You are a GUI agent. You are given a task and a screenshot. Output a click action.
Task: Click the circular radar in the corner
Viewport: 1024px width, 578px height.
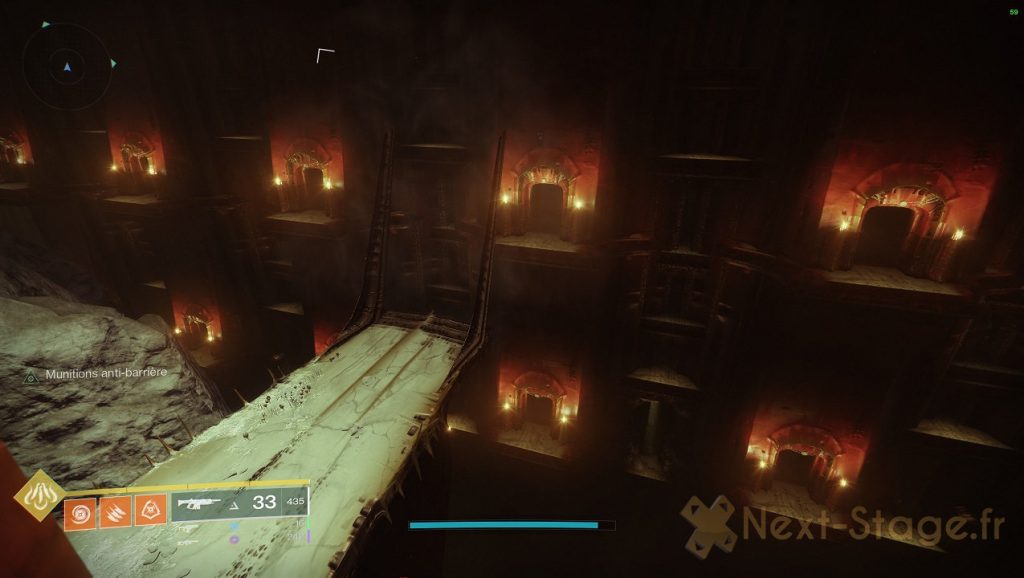coord(66,67)
